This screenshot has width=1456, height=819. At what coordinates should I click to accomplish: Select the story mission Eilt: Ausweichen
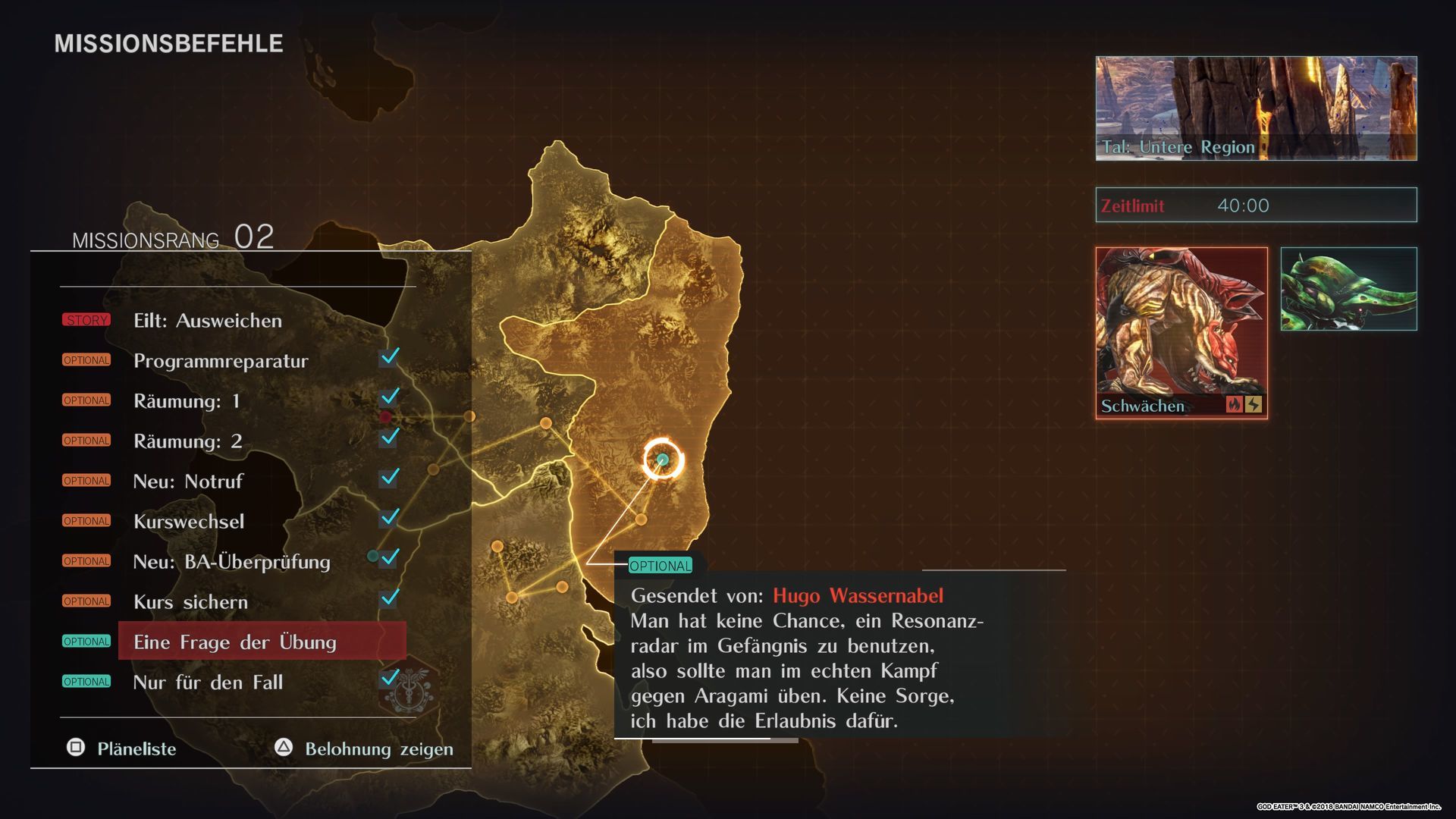click(208, 321)
